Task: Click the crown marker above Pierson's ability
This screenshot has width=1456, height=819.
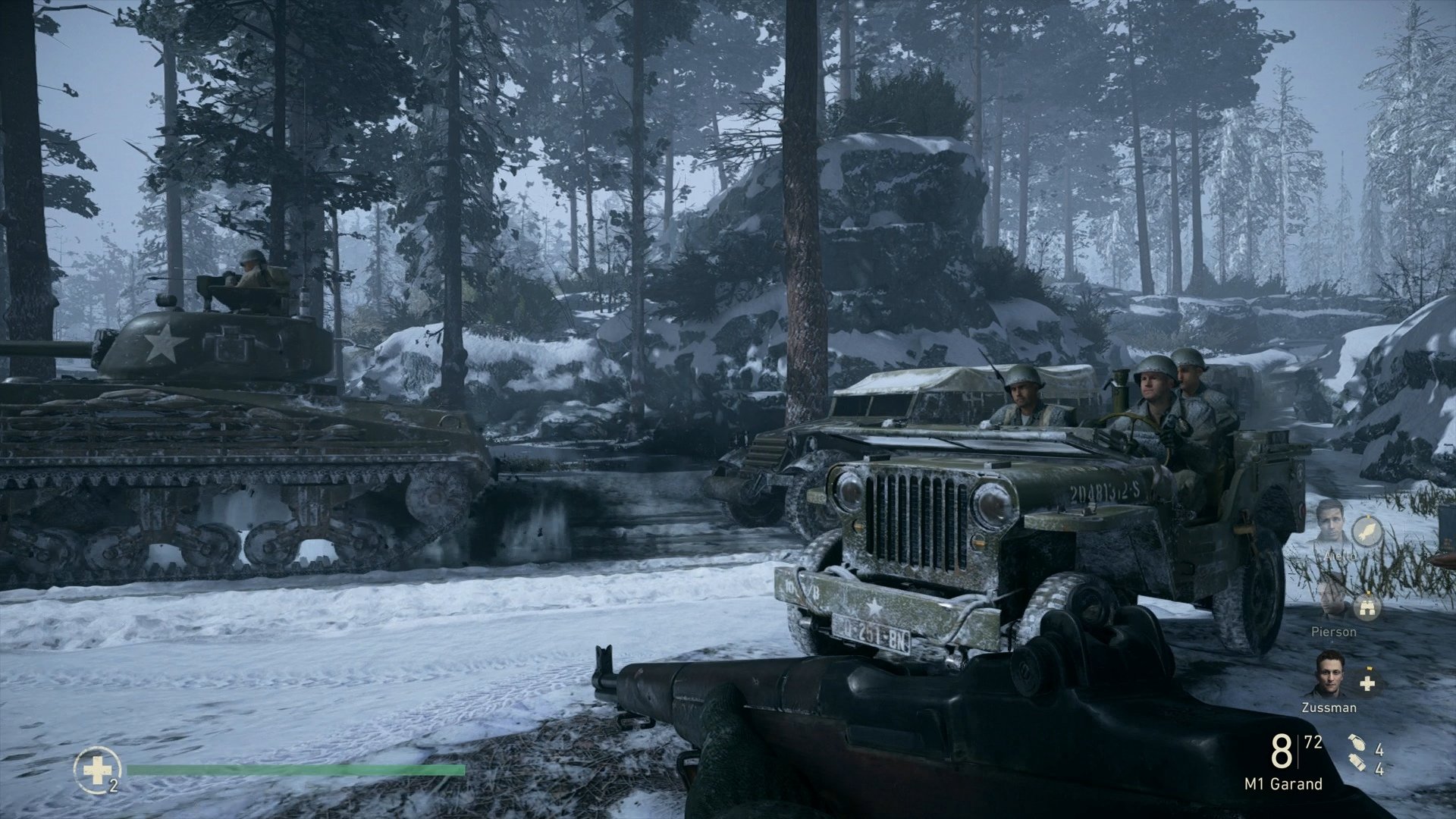Action: pos(1367,593)
